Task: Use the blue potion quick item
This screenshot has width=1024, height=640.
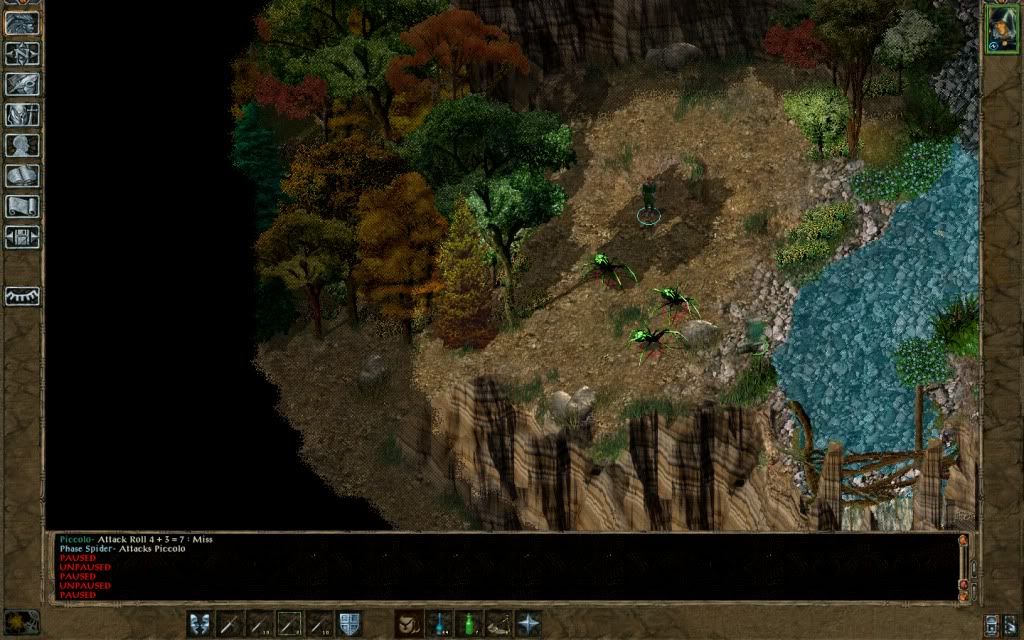Action: coord(438,624)
